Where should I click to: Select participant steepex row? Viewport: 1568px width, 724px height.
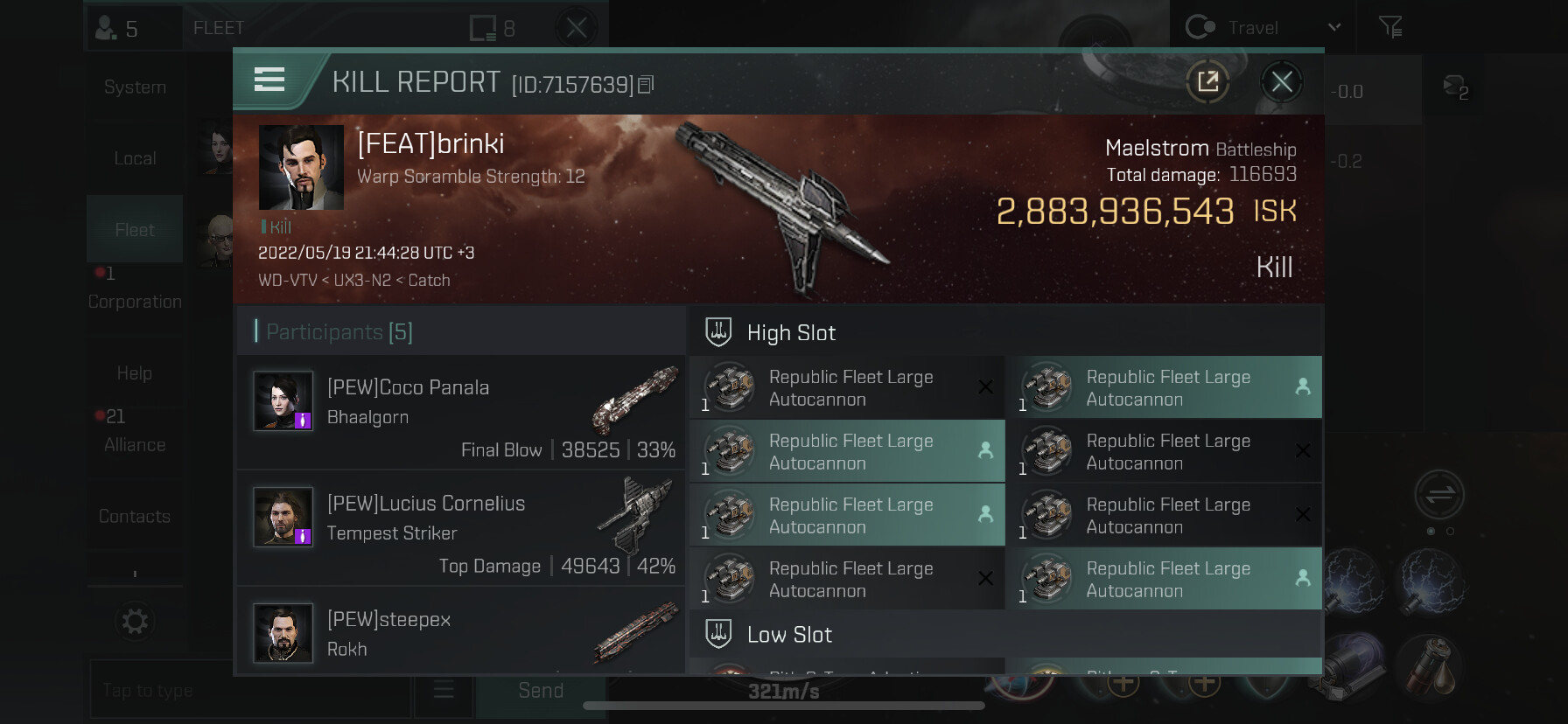pyautogui.click(x=461, y=632)
